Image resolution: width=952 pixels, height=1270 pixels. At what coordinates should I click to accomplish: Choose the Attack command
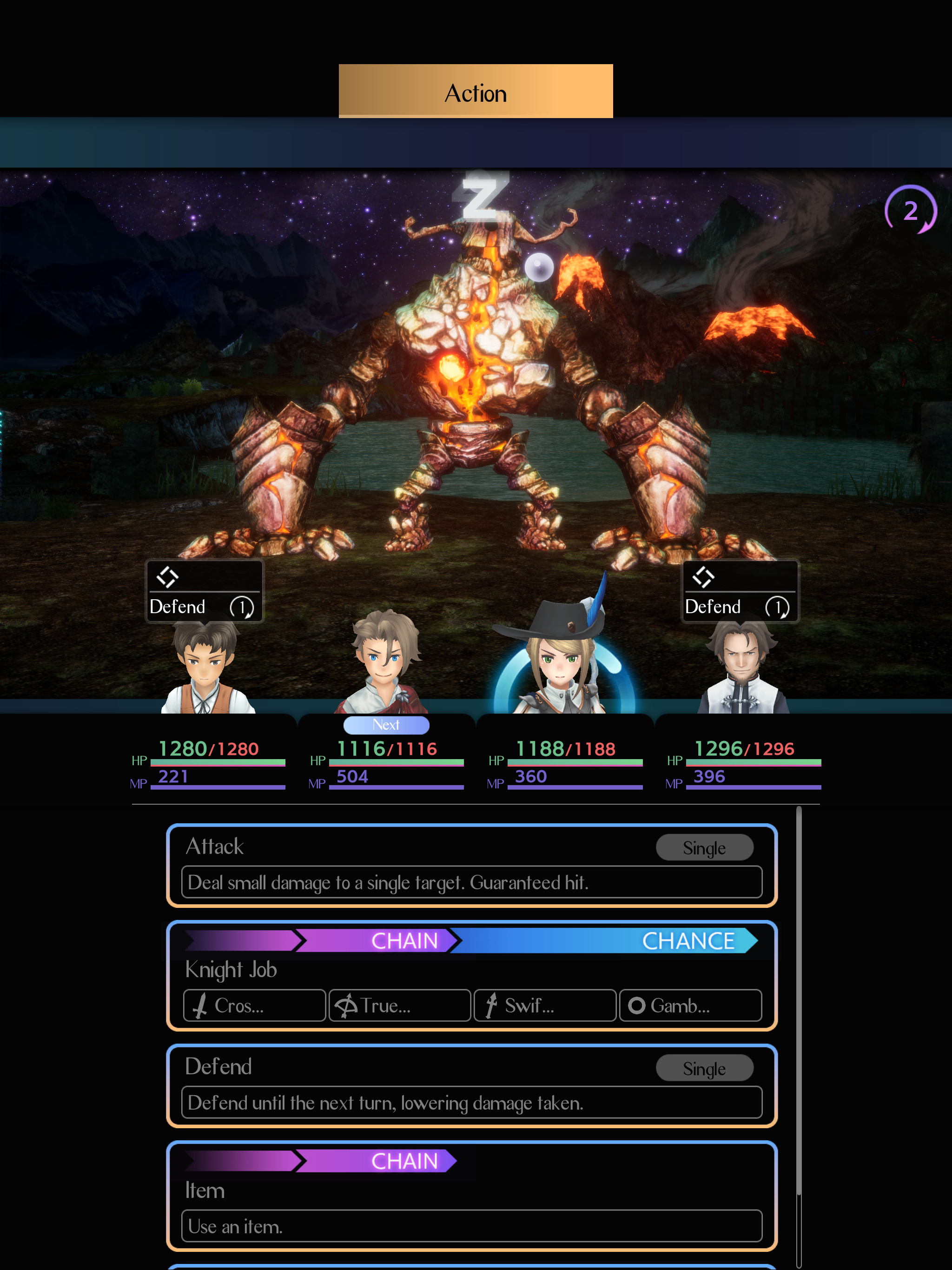pos(471,865)
